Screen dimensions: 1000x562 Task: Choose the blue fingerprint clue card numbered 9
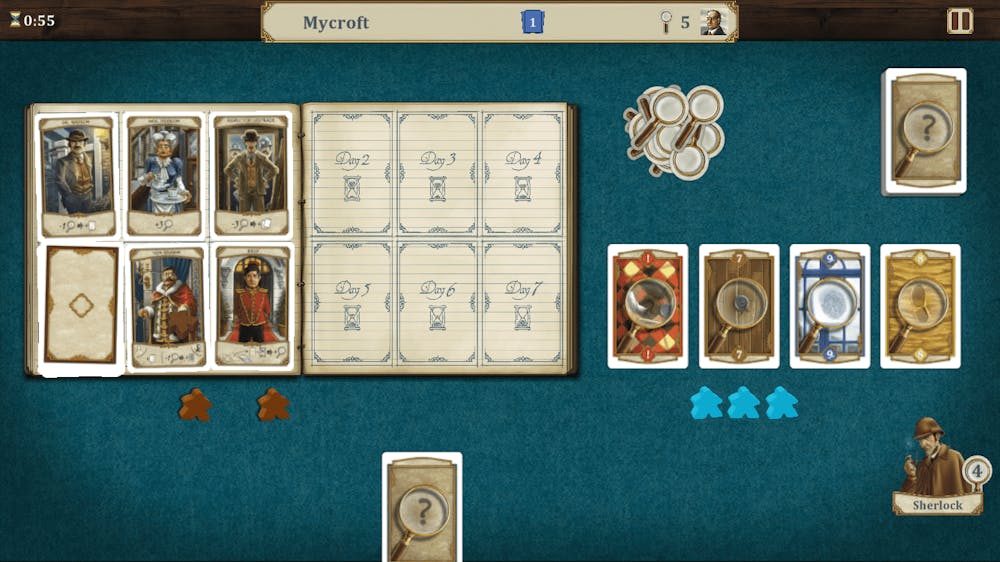830,306
